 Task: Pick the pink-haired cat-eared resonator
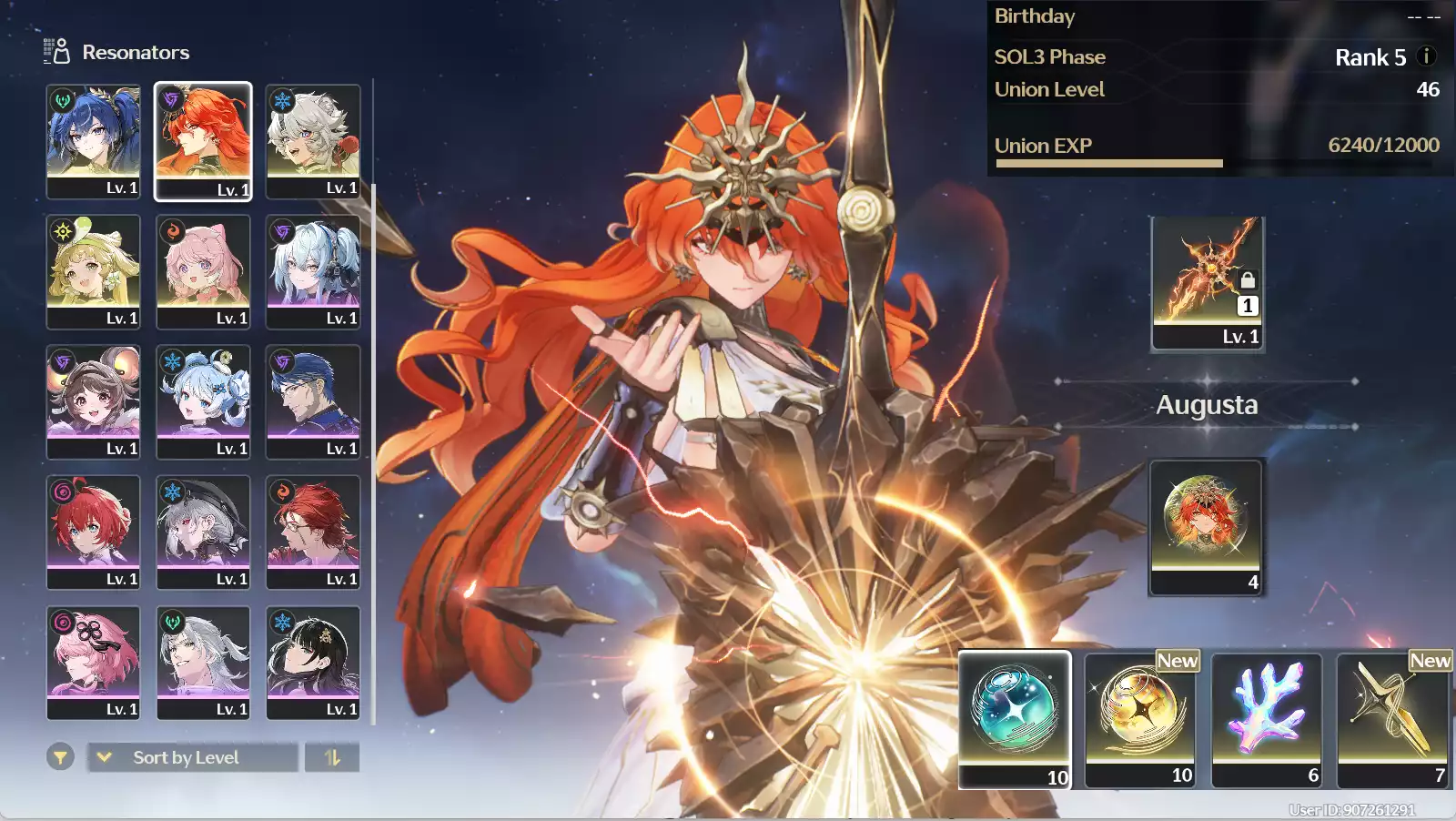coord(203,271)
